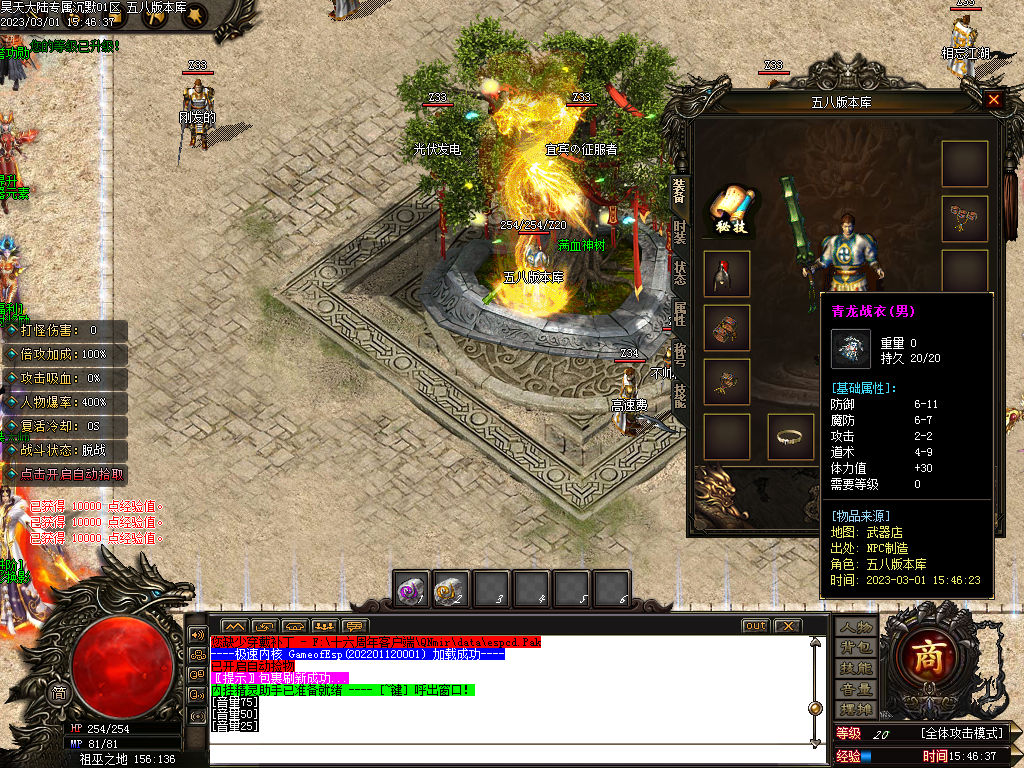Switch to the 状态 status tab
This screenshot has height=768, width=1024.
(679, 274)
